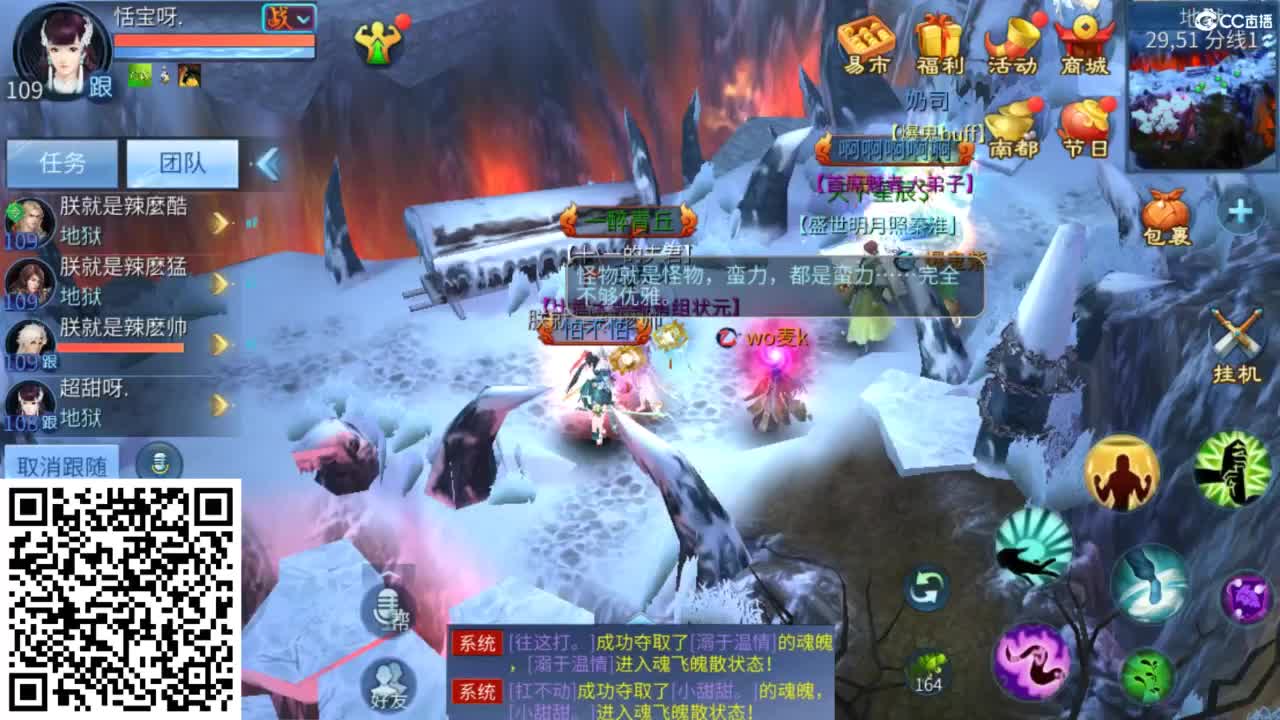
Task: Toggle the team voice microphone
Action: point(160,458)
